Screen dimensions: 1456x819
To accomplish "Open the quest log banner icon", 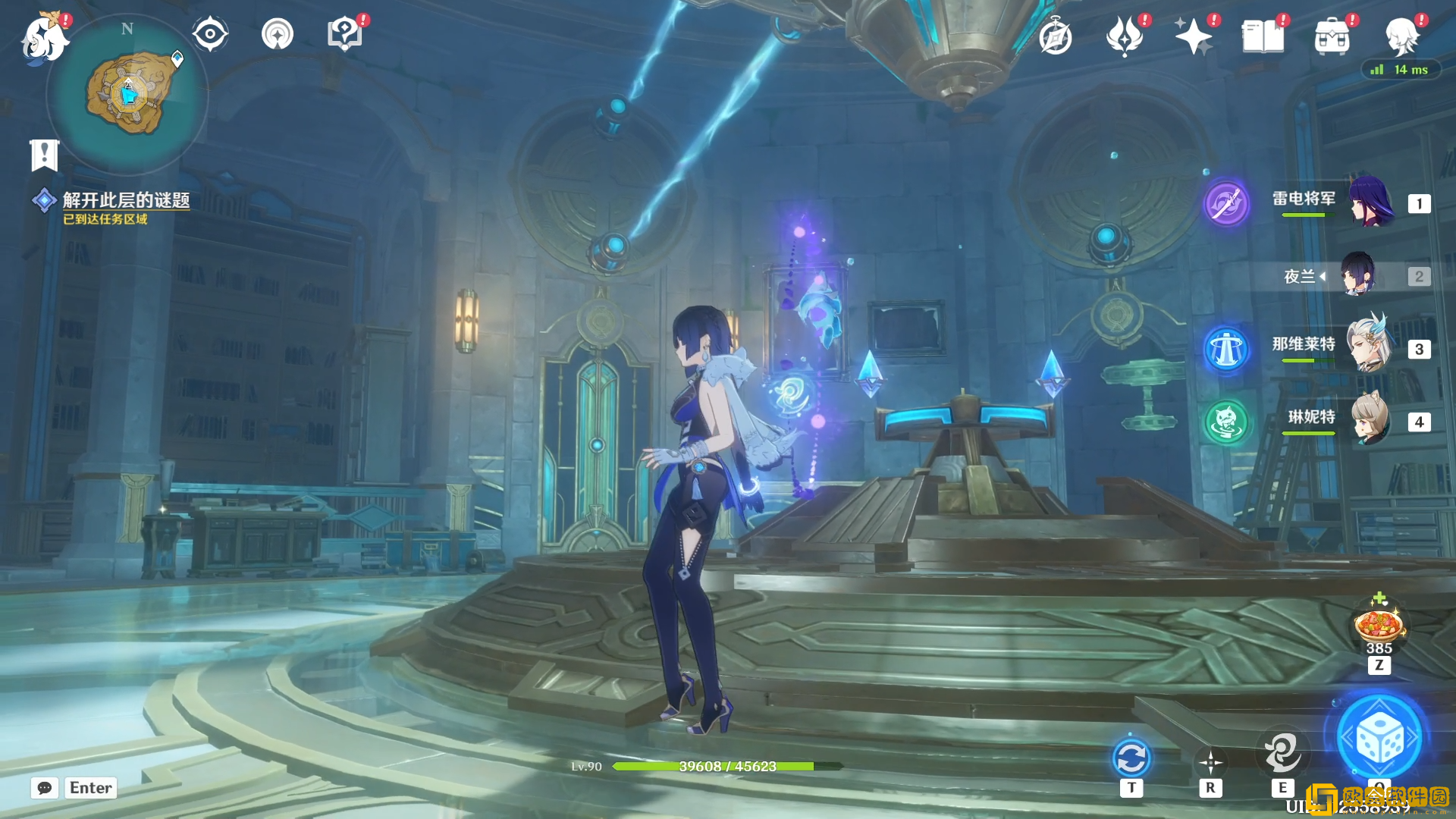I will coord(44,155).
